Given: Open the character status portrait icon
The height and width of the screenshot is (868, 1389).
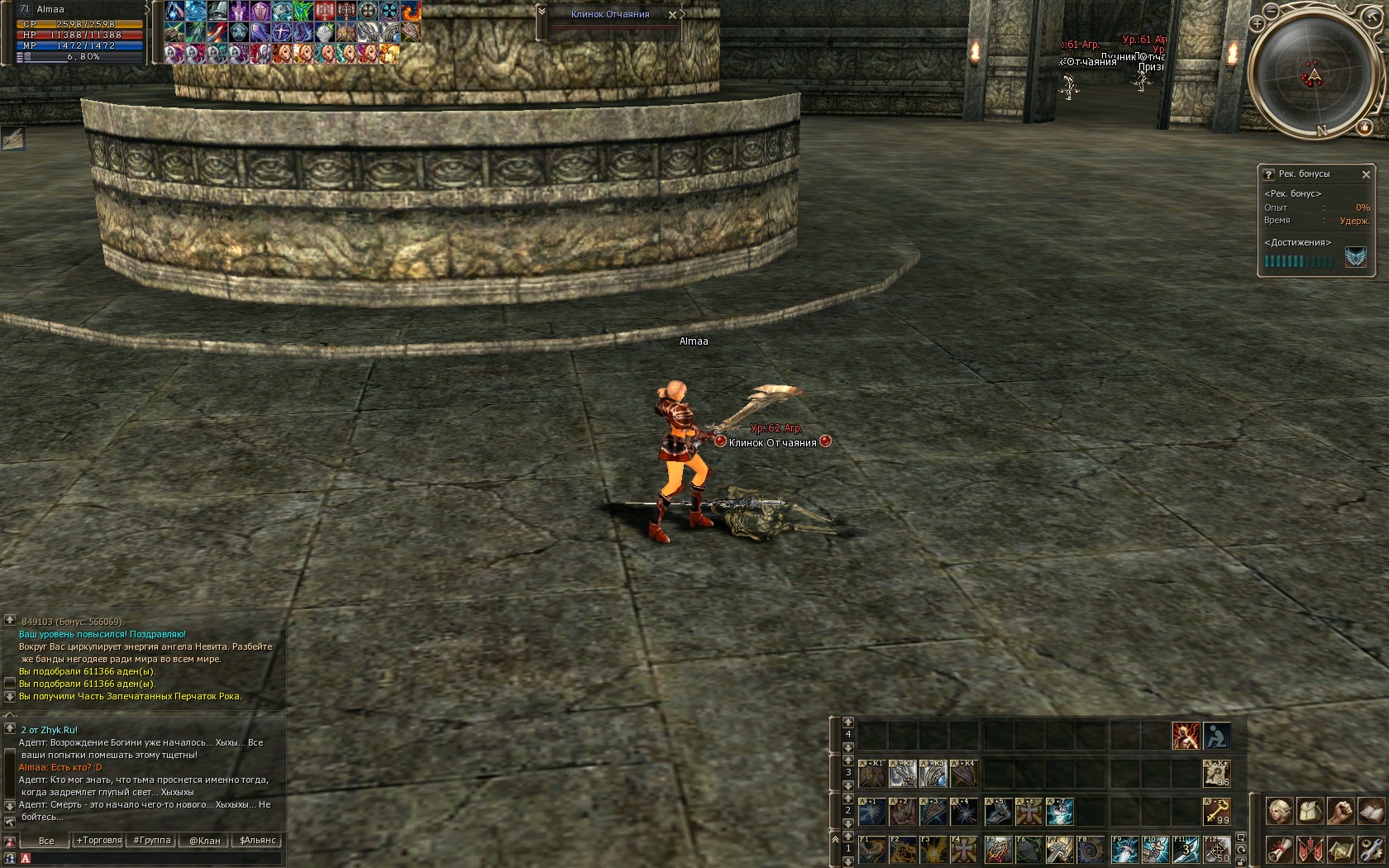Looking at the screenshot, I should (1280, 811).
